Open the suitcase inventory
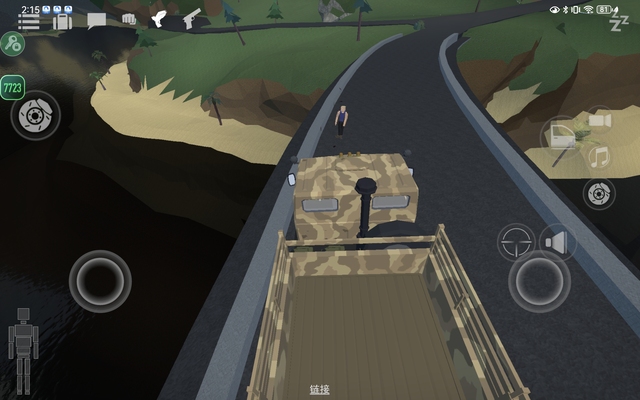The image size is (640, 400). (62, 20)
